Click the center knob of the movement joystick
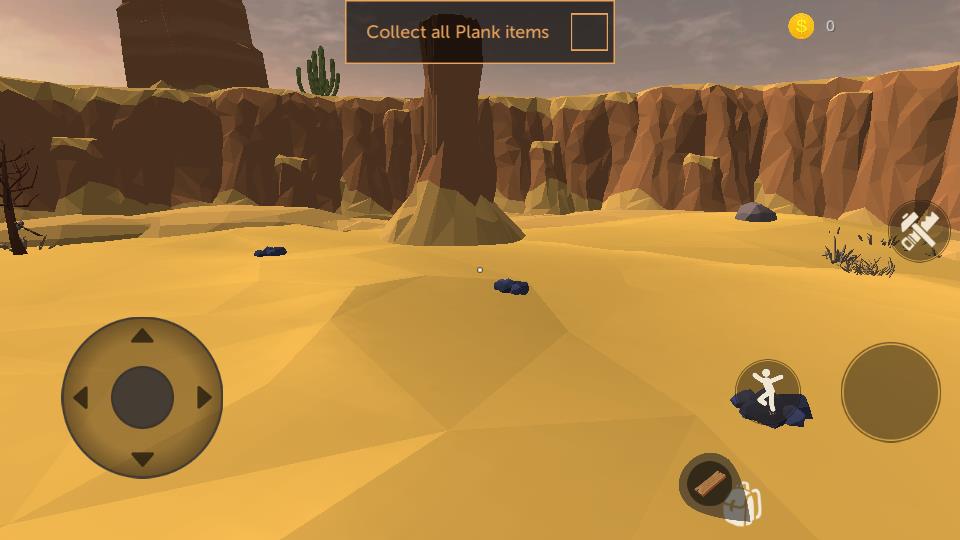 (142, 398)
